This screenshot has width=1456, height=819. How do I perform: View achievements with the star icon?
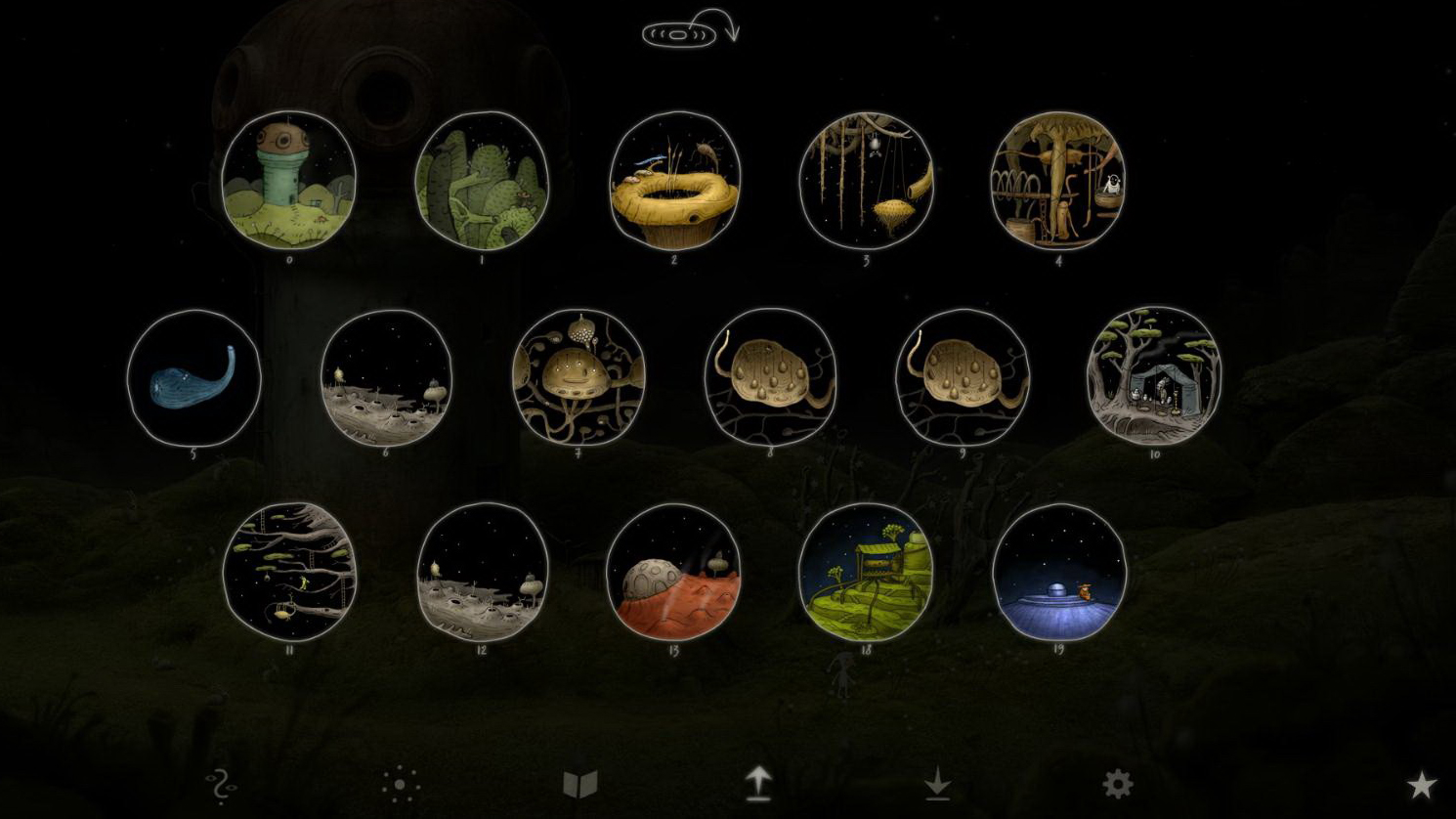coord(1420,782)
